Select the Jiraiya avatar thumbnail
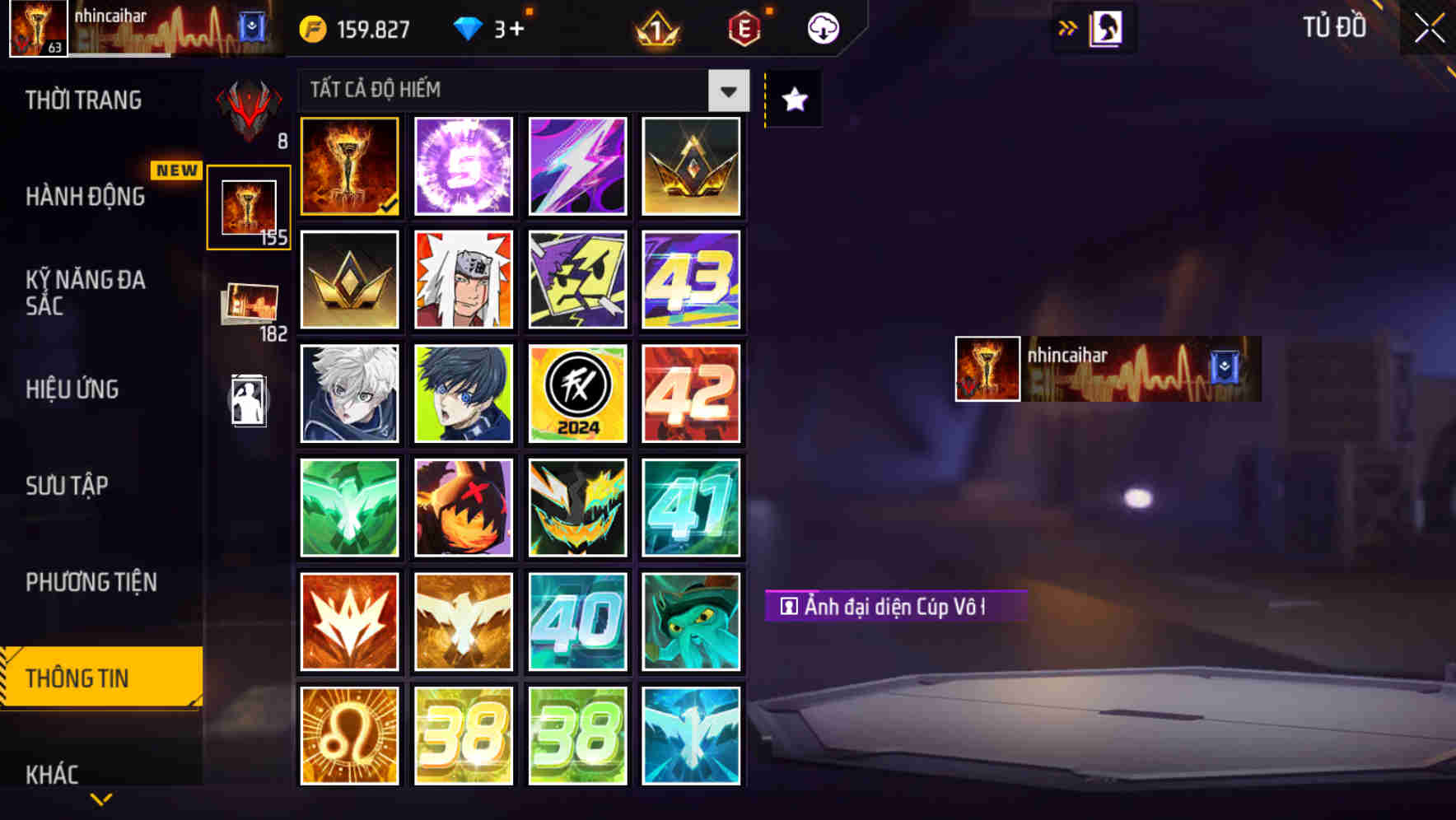 [463, 280]
